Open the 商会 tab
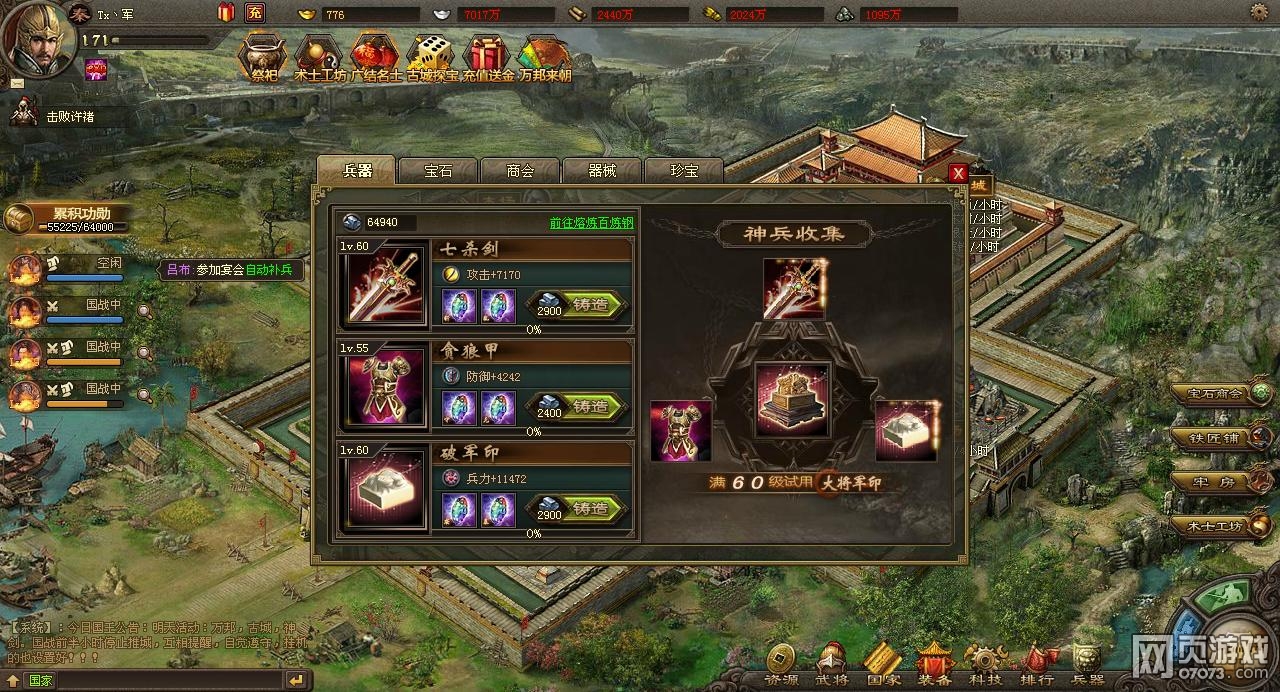Screen dimensions: 1280x692 [520, 171]
